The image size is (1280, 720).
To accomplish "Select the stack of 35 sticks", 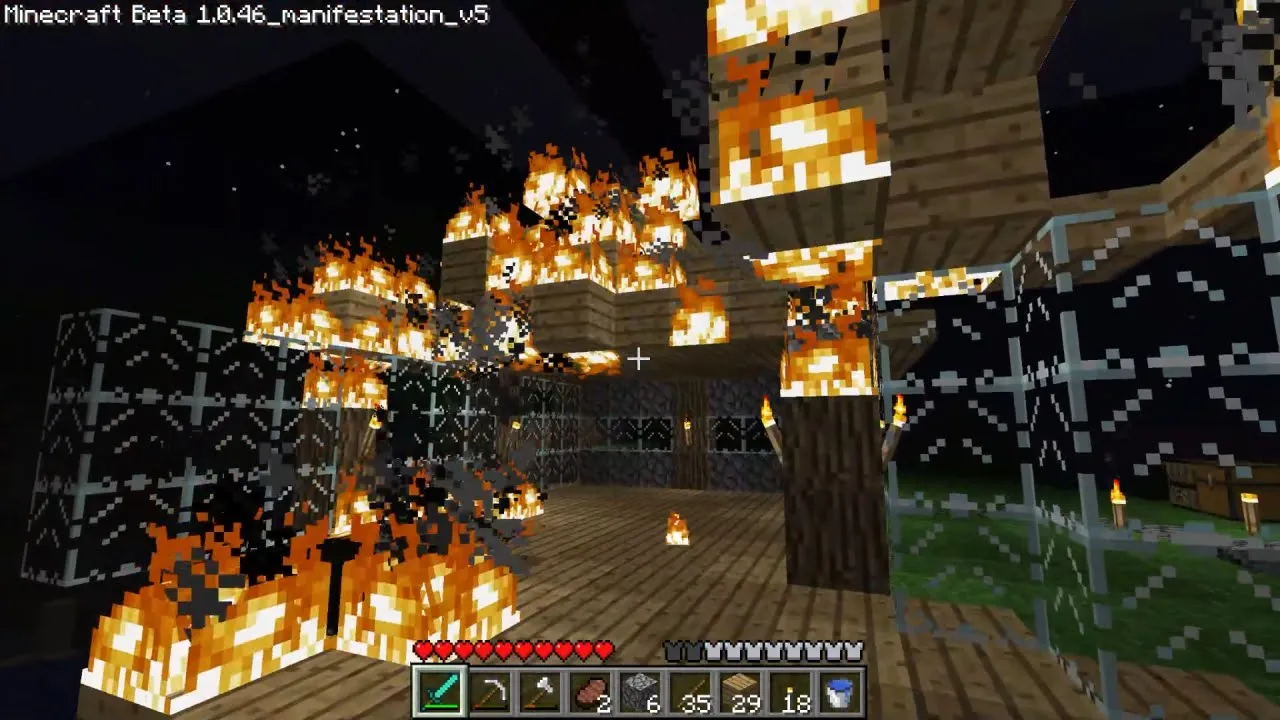I will [690, 692].
